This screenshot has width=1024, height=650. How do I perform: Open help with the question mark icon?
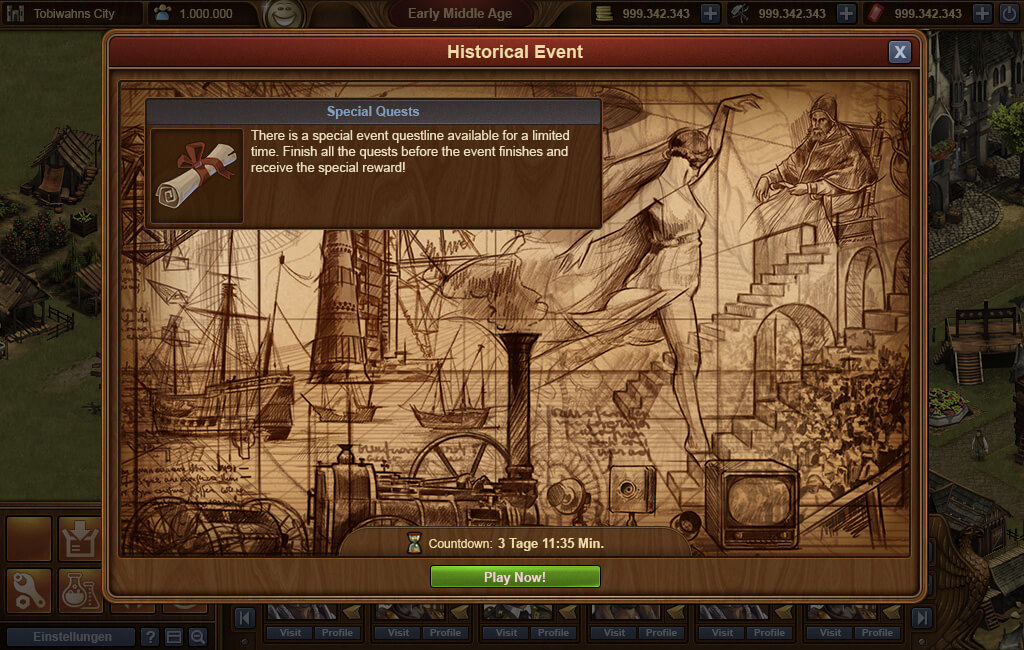pos(150,637)
